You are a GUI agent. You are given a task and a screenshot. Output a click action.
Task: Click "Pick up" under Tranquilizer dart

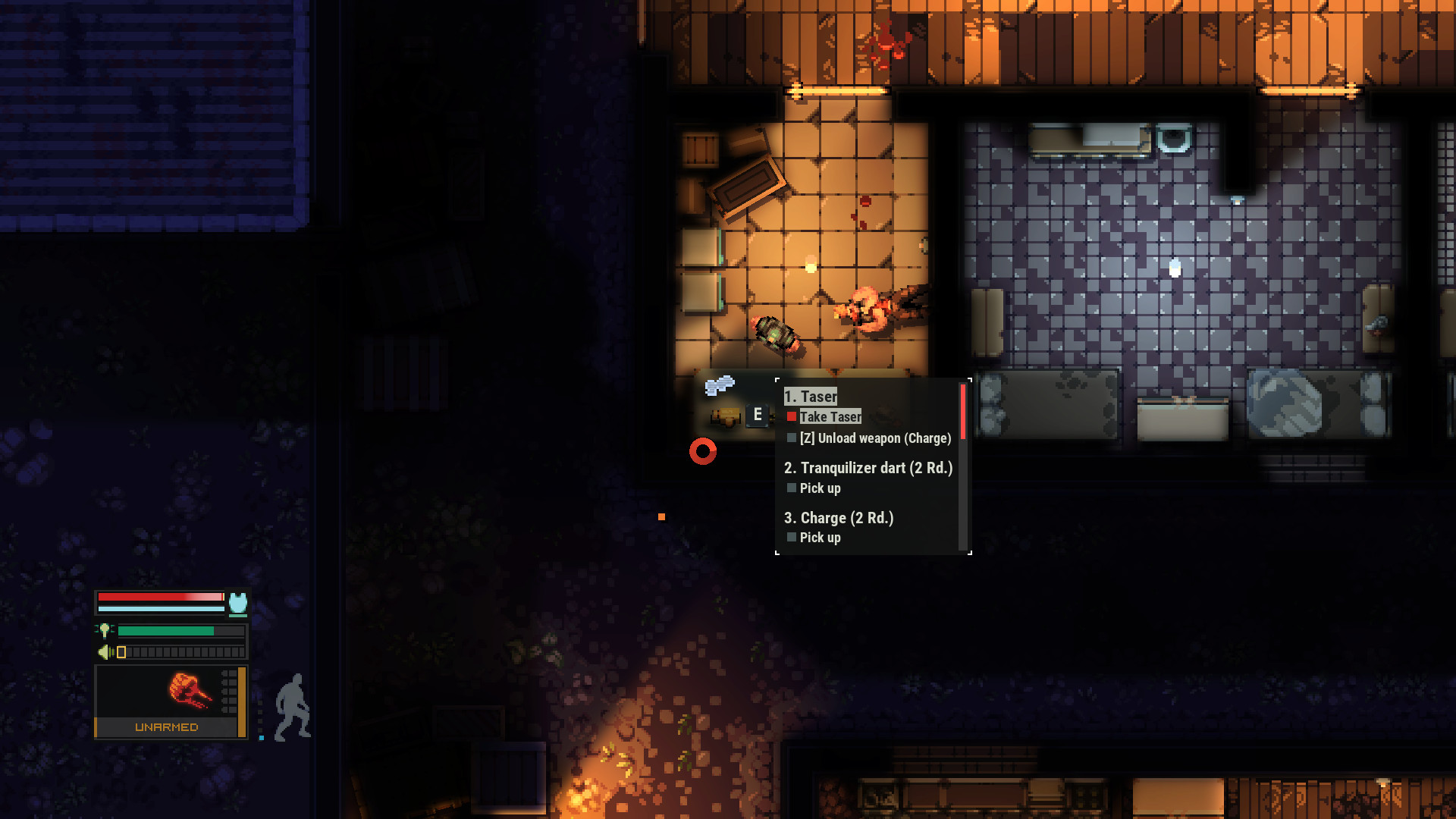coord(820,488)
